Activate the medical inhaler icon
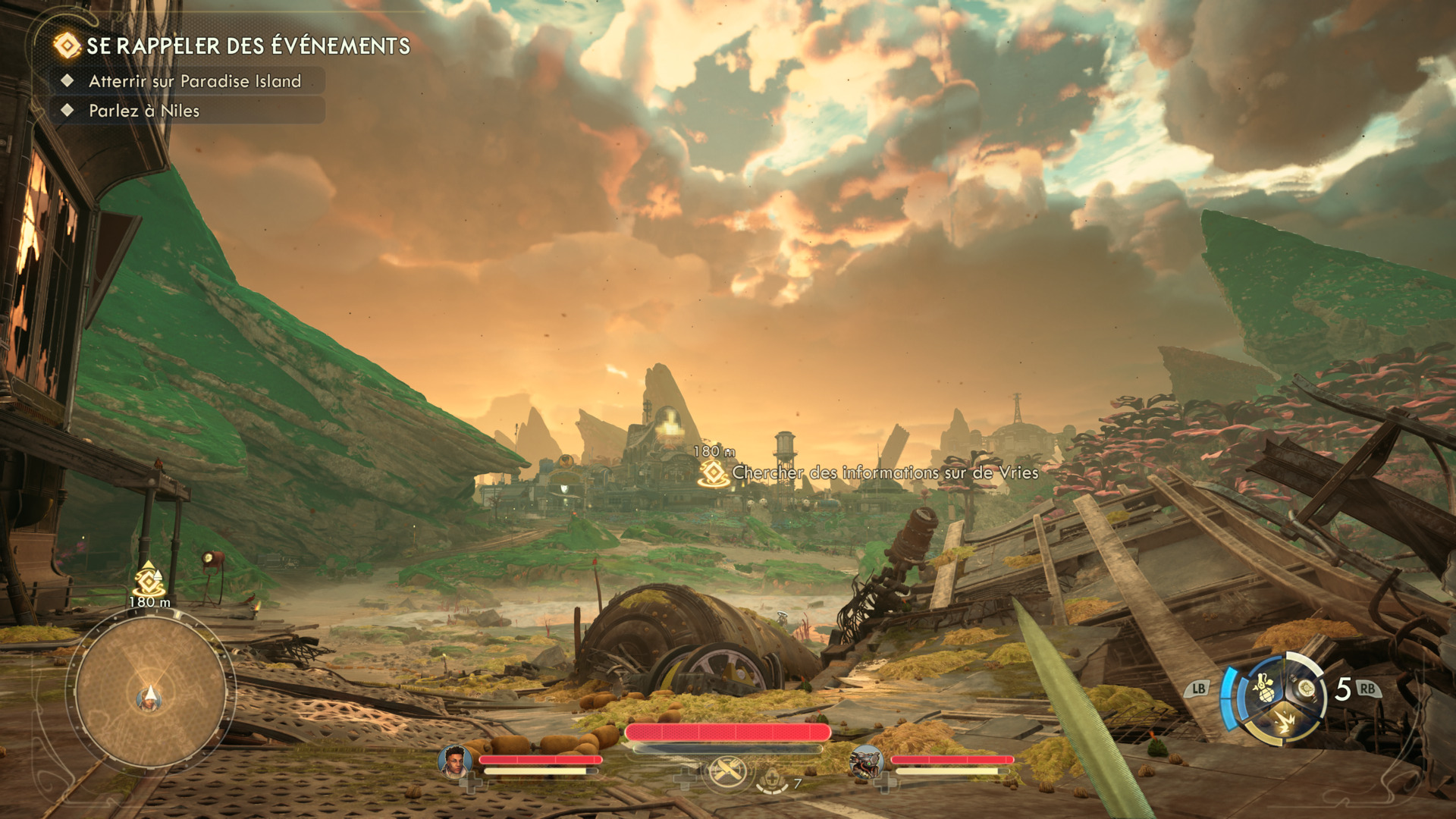 coord(772,779)
